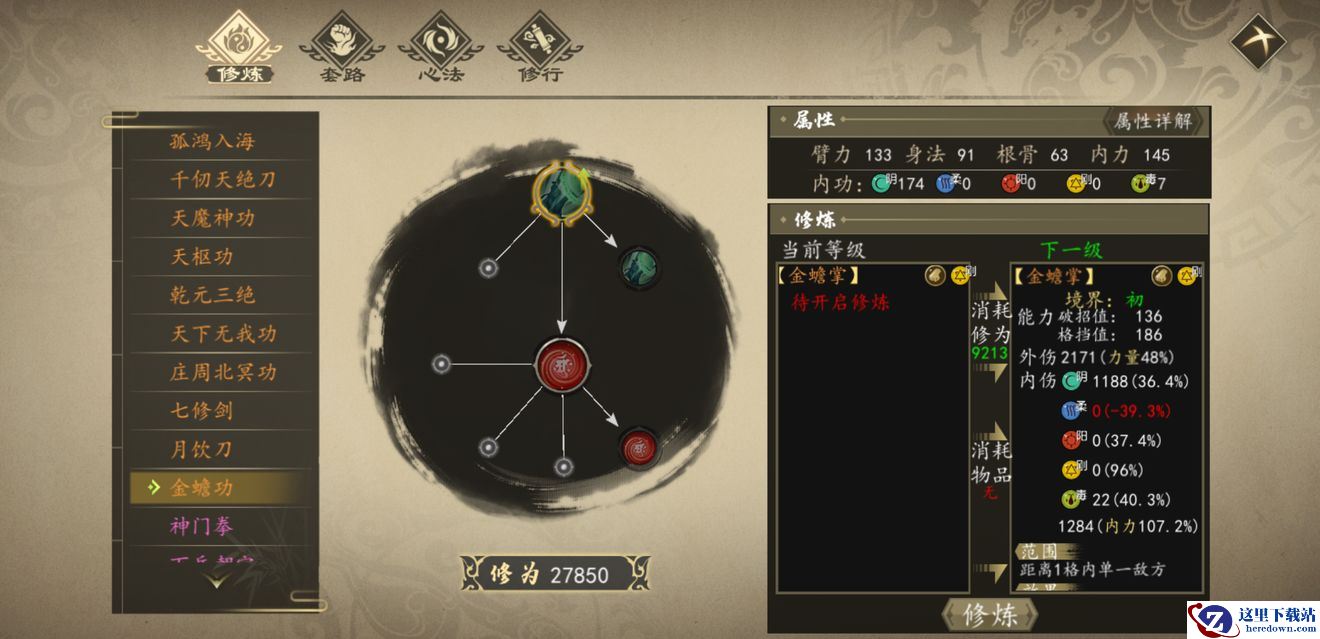
Task: Choose 千仞天绝刀 in the list
Action: click(x=222, y=180)
